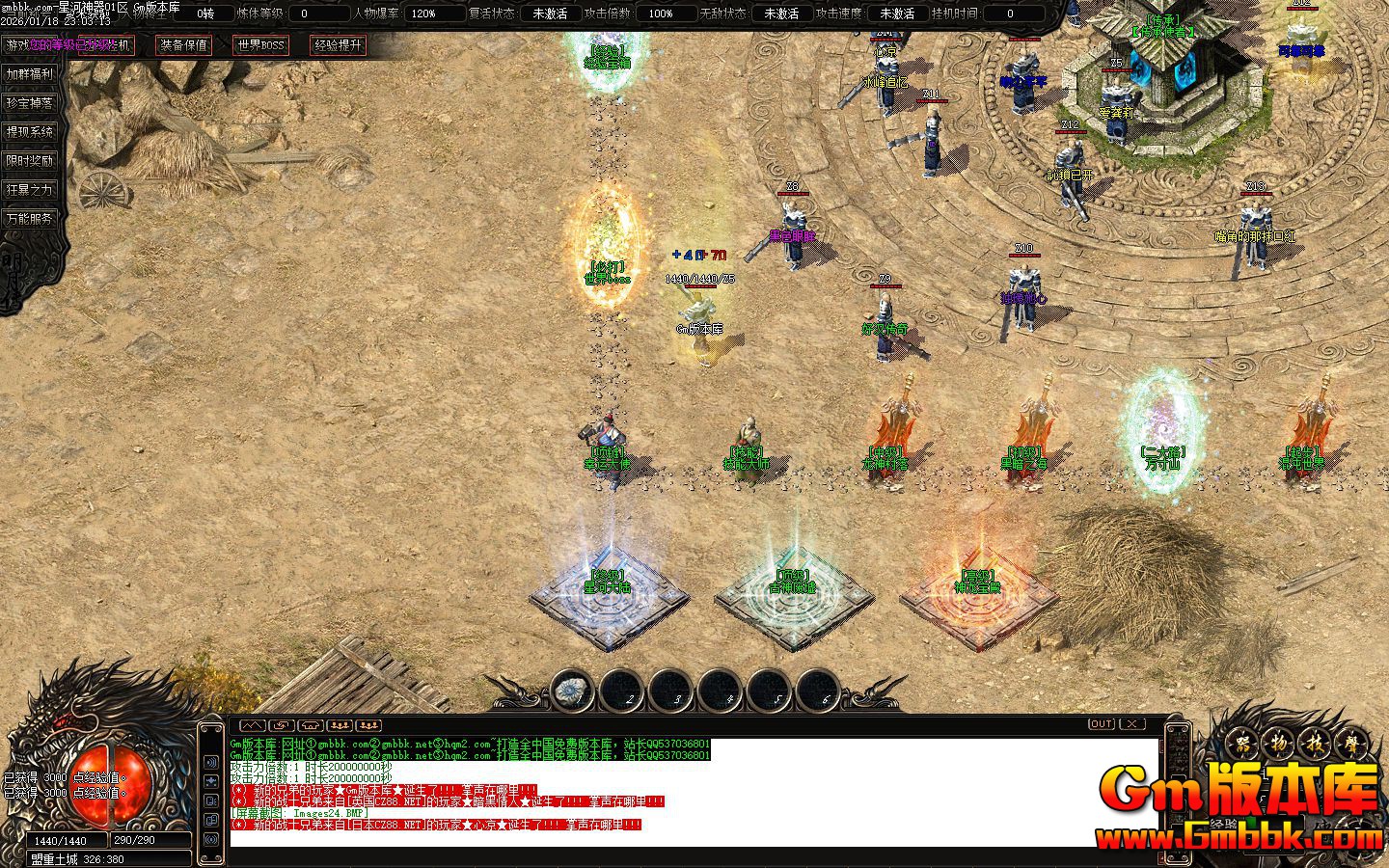Use the stone item in hotbar slot 1
This screenshot has height=868, width=1389.
pos(574,691)
